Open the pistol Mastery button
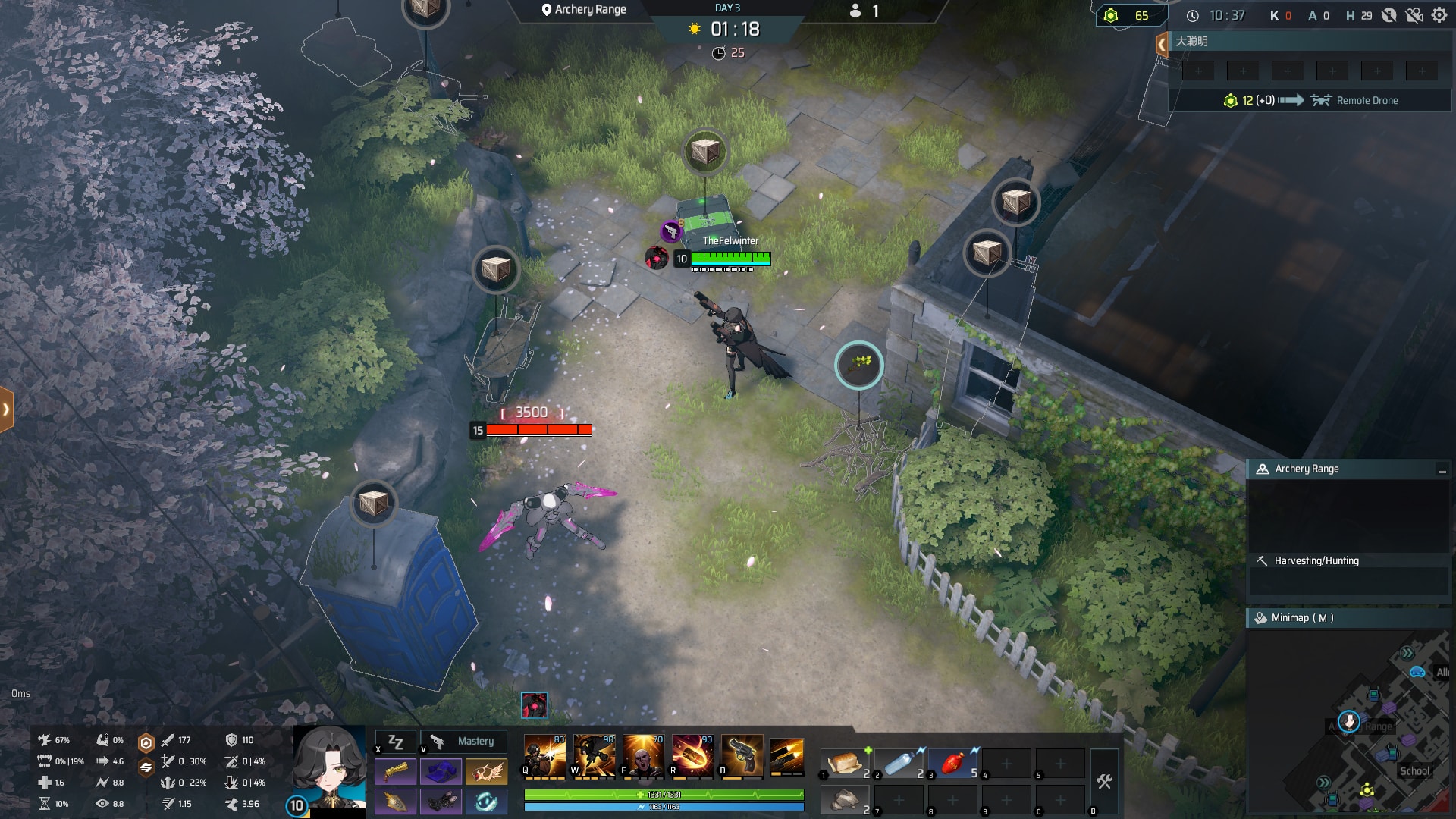Screen dimensions: 1456x819 coord(463,742)
